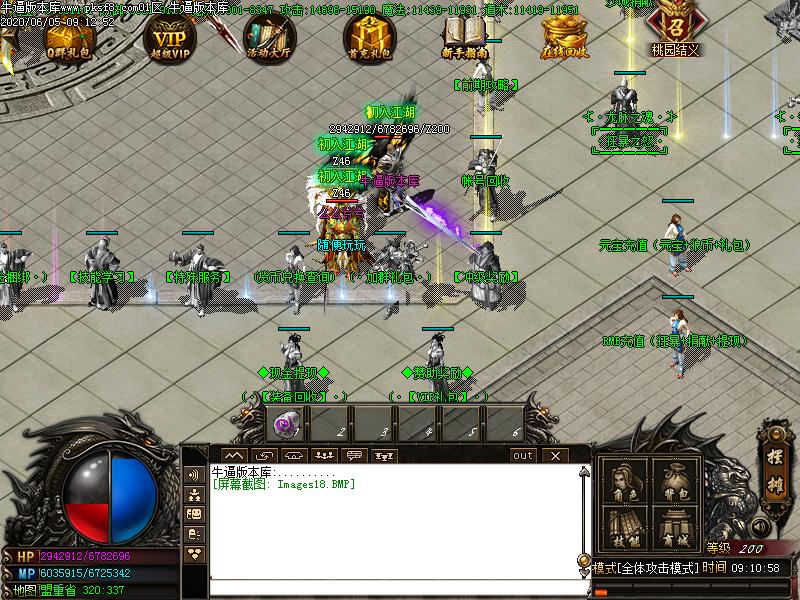Open the 活动大厅 activity hall
800x600 pixels.
pos(269,37)
